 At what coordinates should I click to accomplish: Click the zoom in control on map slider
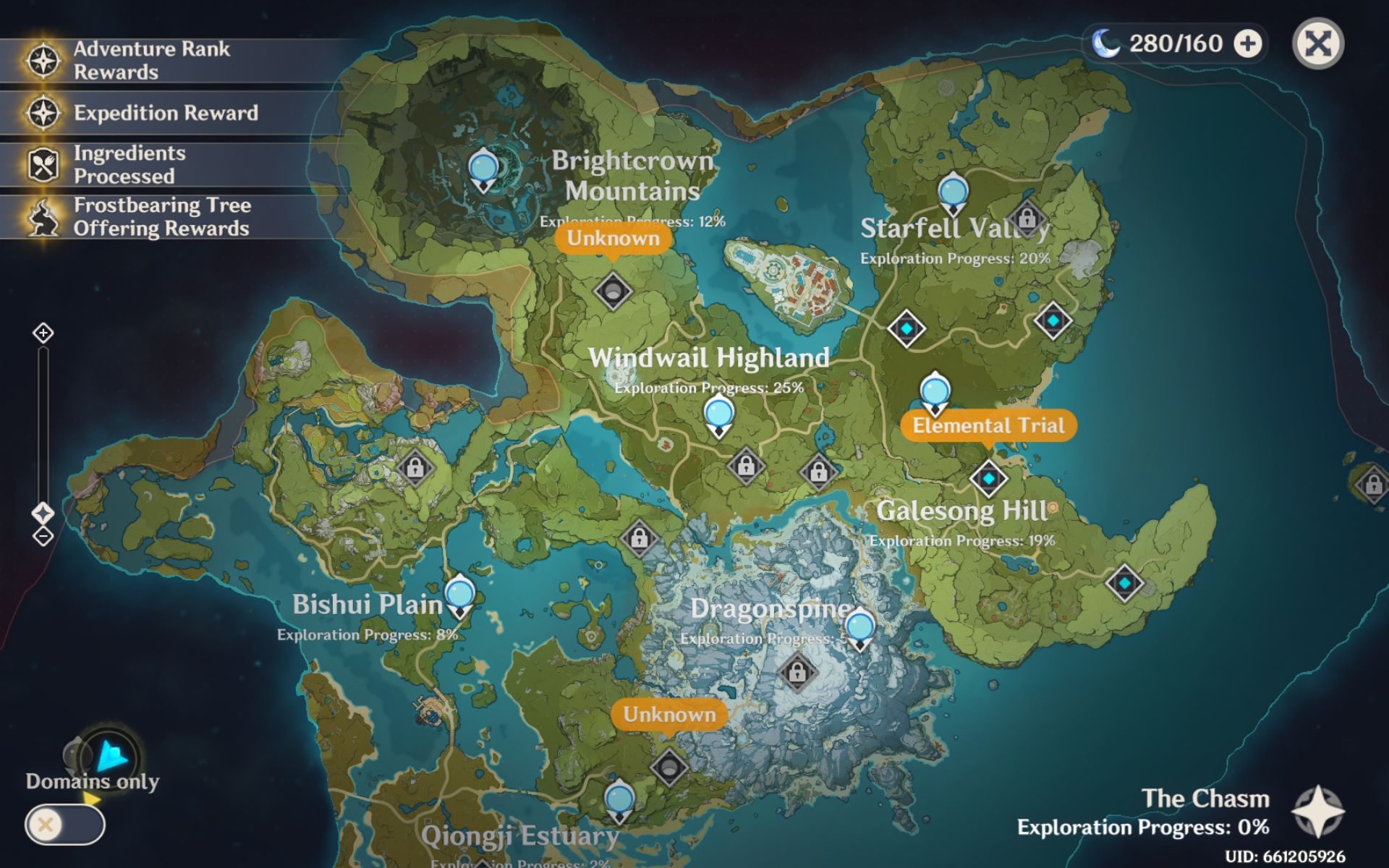tap(45, 334)
